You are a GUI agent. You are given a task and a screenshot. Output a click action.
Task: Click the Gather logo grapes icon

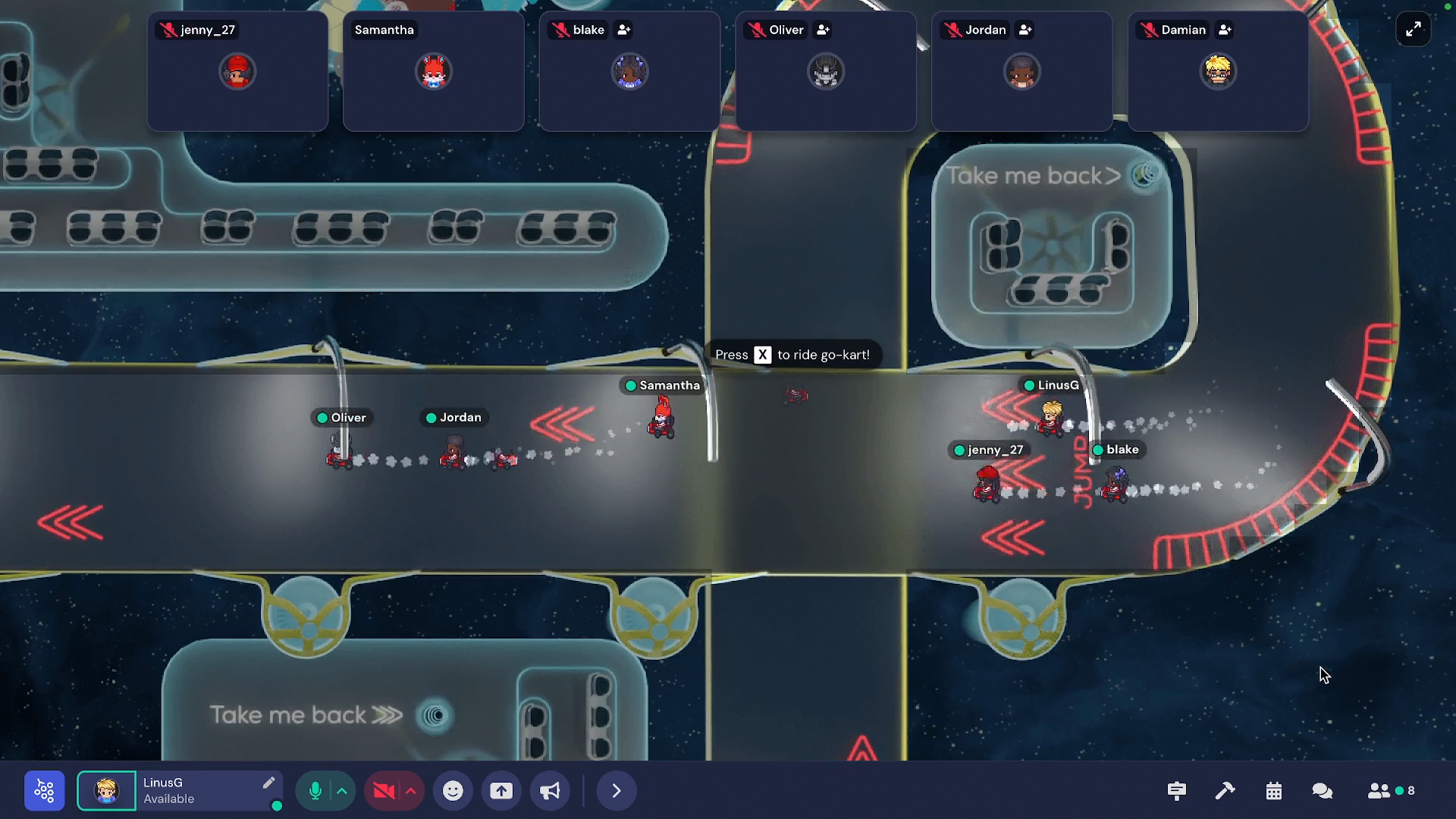(45, 791)
